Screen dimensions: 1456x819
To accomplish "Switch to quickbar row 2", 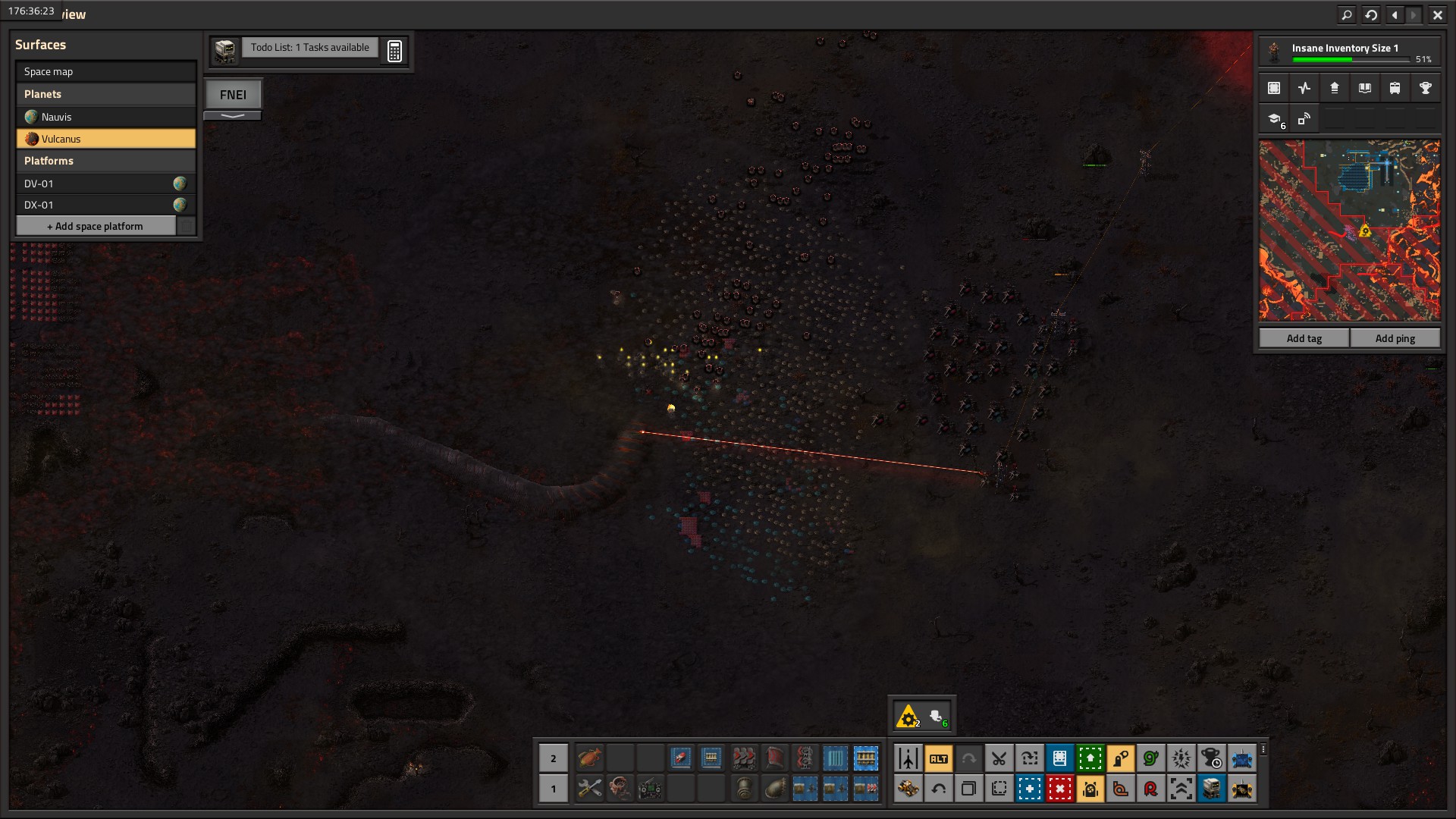I will pos(553,758).
